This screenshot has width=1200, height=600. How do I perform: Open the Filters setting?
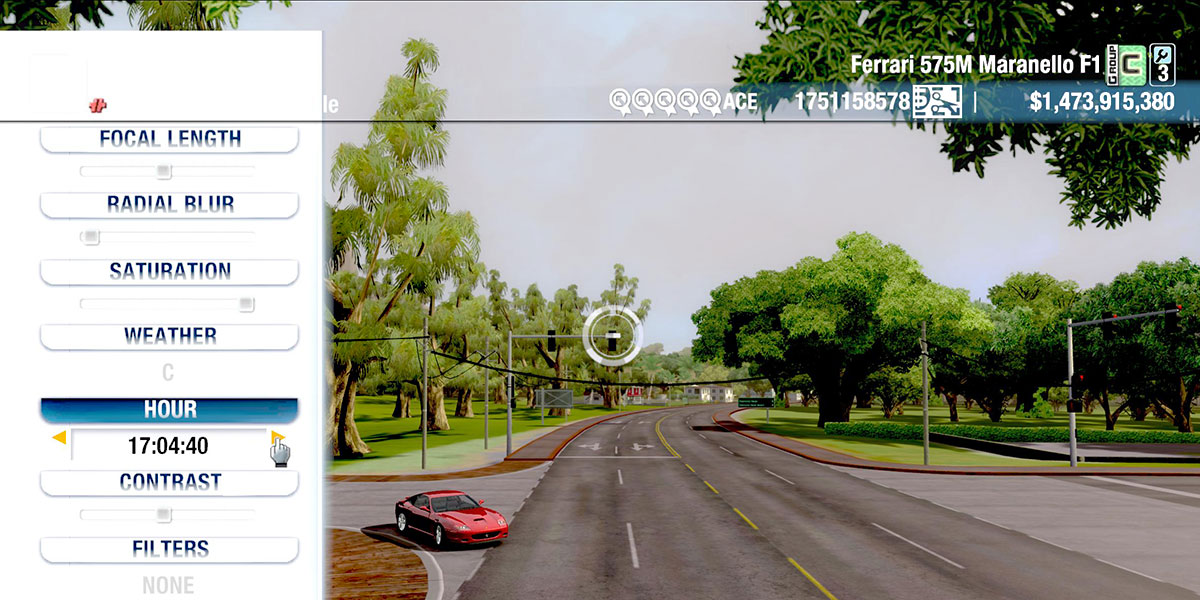coord(169,549)
